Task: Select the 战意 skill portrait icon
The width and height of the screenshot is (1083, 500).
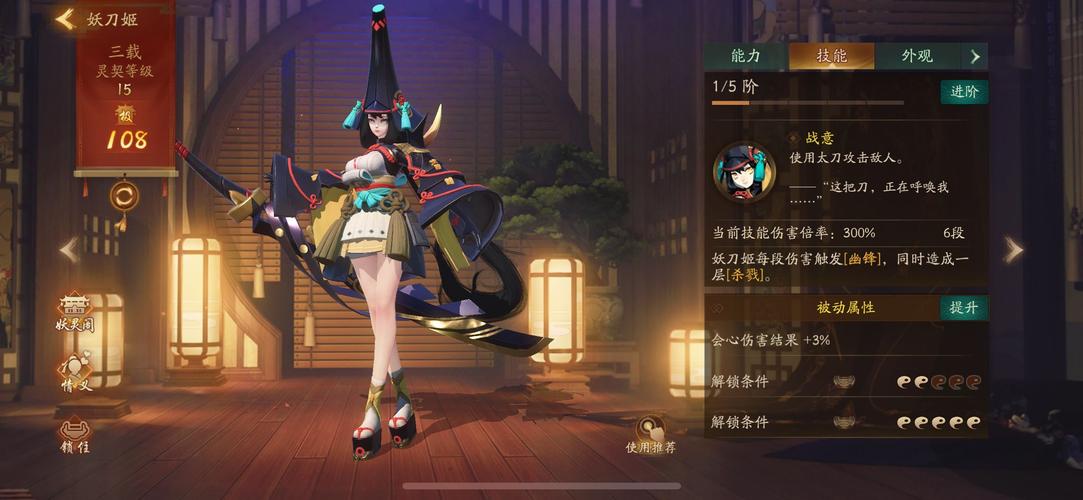Action: click(744, 171)
